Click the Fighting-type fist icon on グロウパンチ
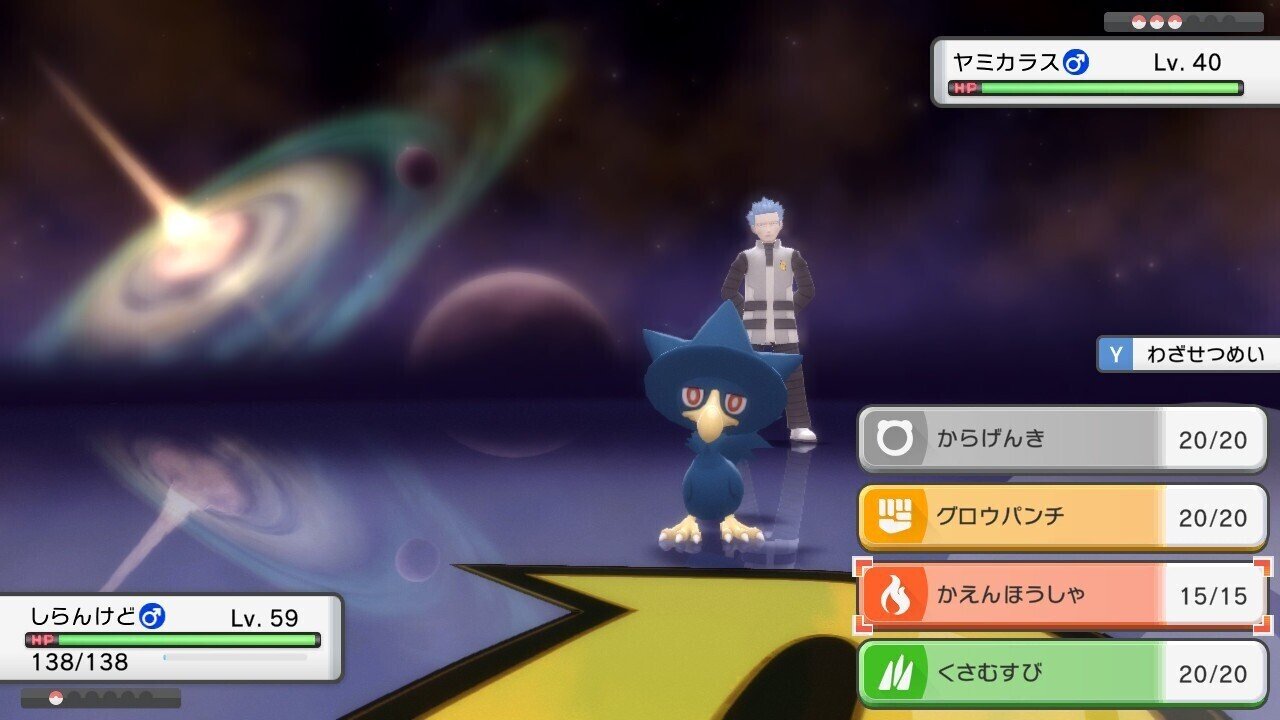1280x720 pixels. 895,517
